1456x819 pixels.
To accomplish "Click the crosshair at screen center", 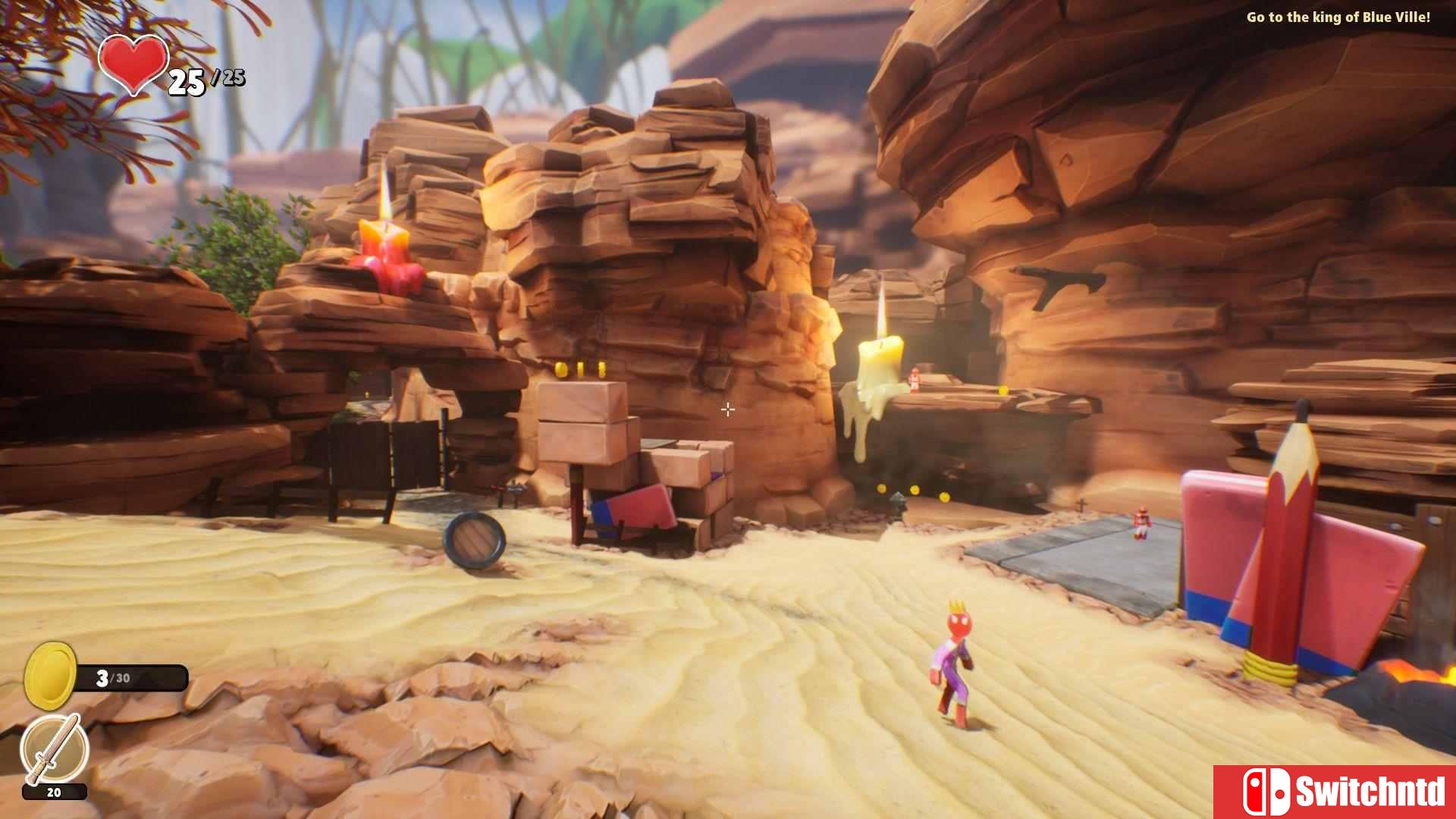I will pyautogui.click(x=727, y=409).
